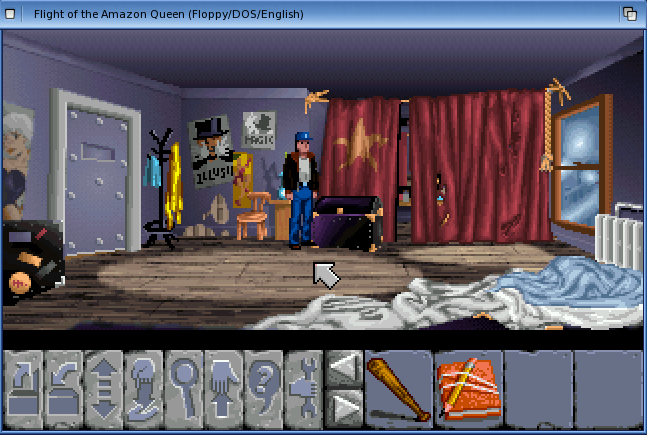Select the Open verb icon
Viewport: 647px width, 435px height.
point(24,385)
